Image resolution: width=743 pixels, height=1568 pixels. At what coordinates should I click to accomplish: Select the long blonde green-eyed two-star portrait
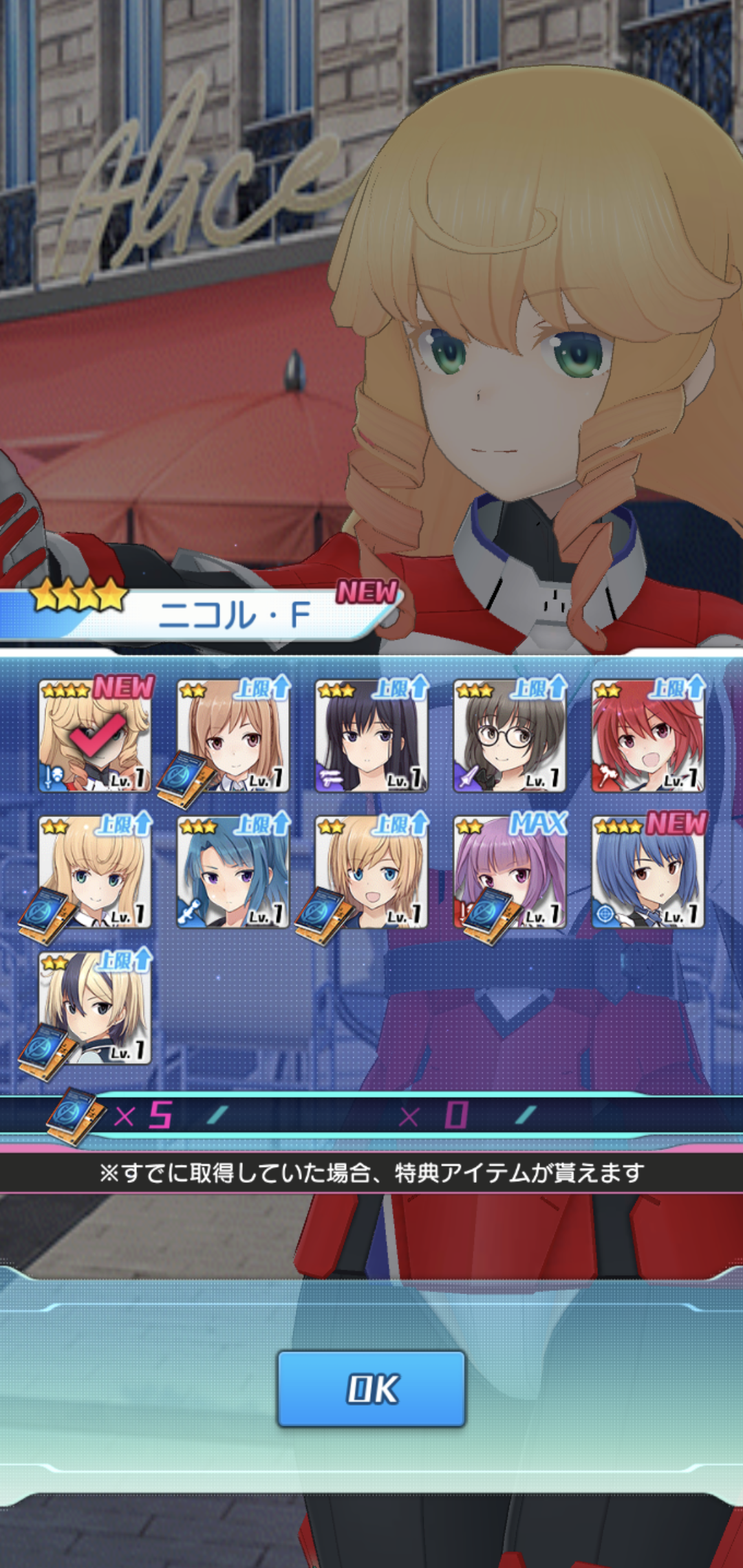coord(95,872)
